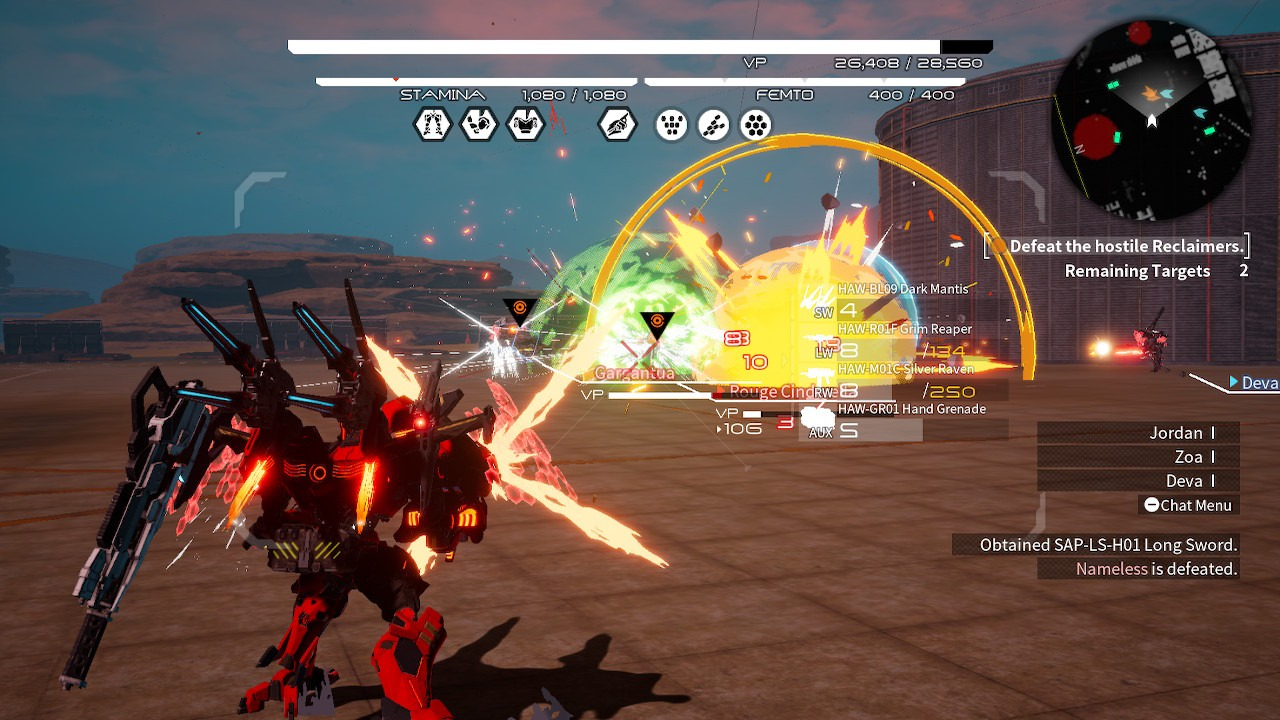Open the Chat Menu
1280x720 pixels.
click(1189, 505)
